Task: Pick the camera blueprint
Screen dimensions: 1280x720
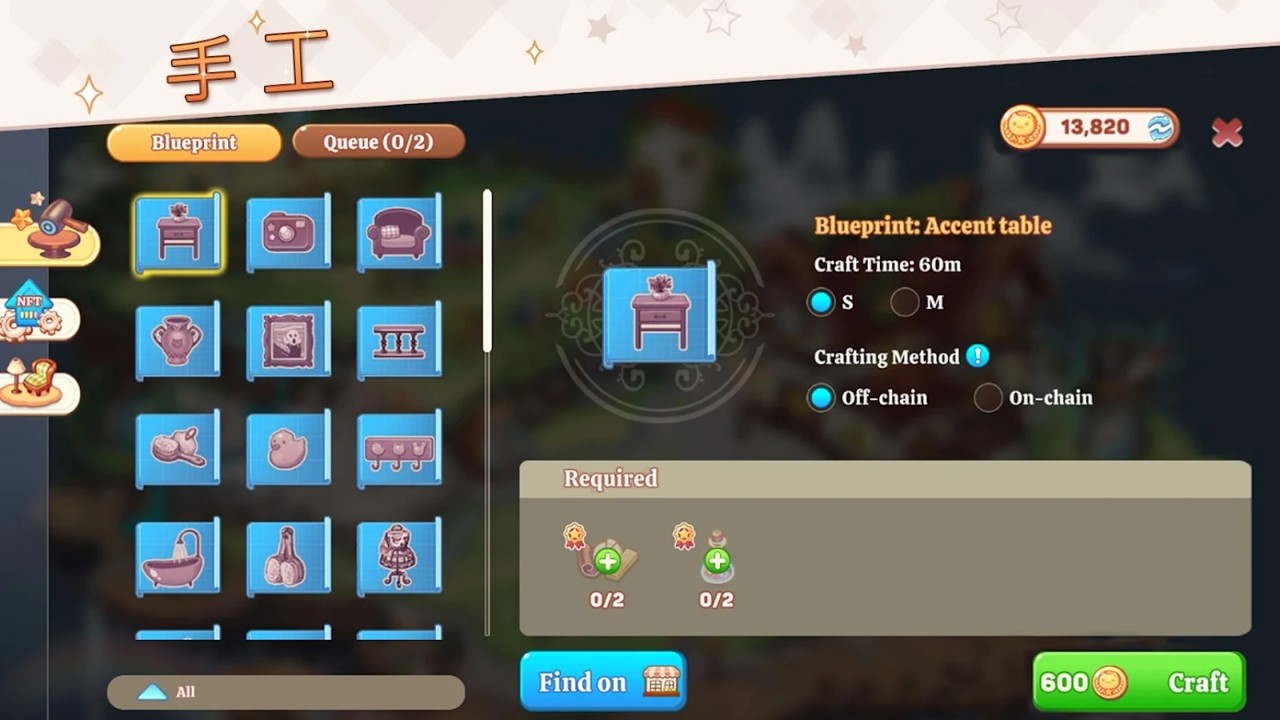Action: point(288,233)
